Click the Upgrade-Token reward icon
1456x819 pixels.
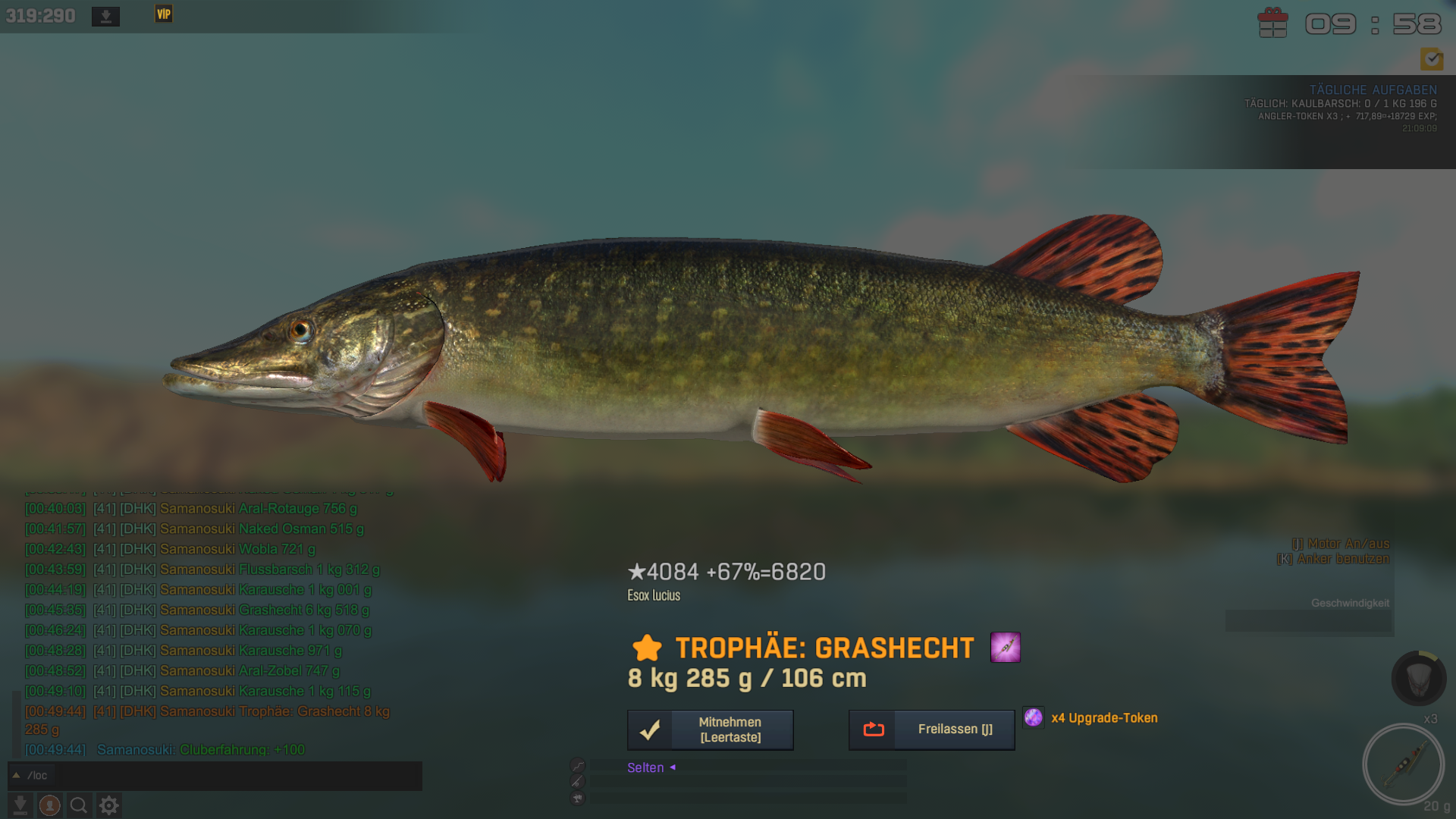pos(1033,717)
